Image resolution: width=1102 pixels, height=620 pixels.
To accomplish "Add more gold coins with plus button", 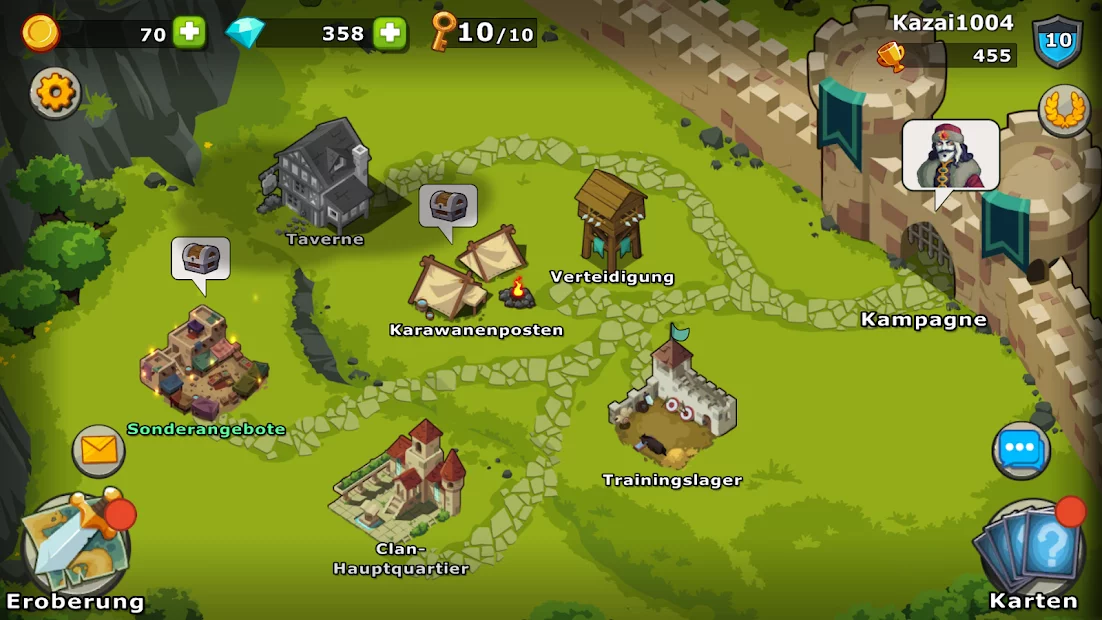I will tap(189, 33).
